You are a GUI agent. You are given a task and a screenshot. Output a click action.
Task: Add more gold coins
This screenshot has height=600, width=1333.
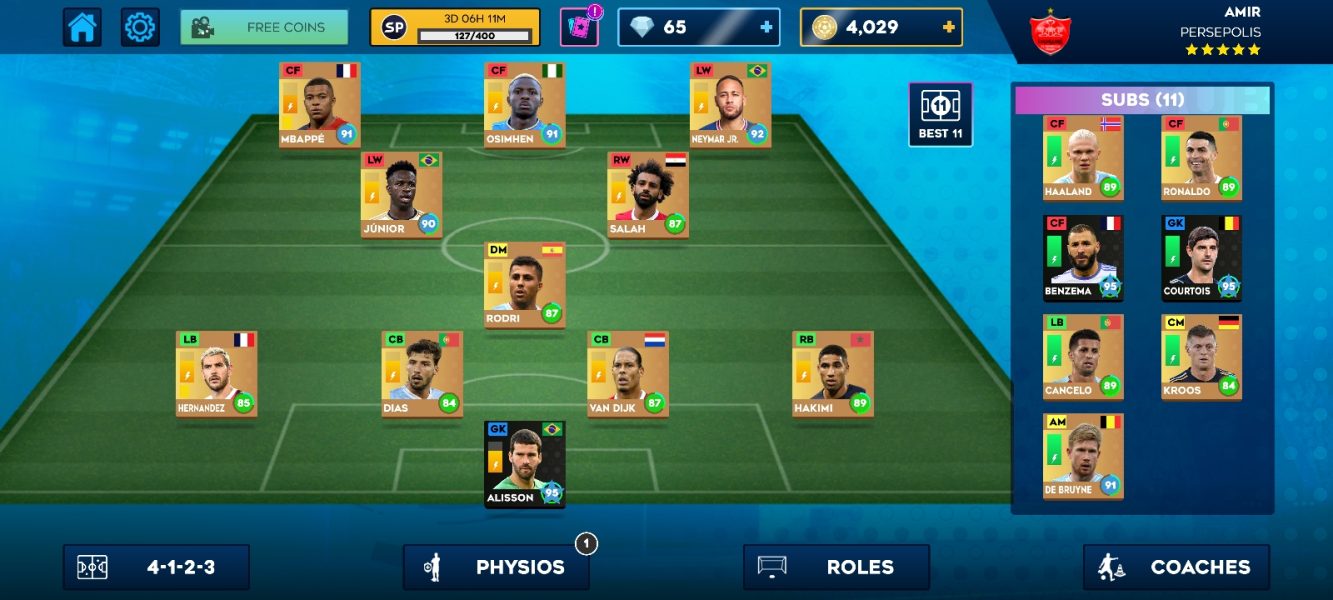tap(948, 28)
